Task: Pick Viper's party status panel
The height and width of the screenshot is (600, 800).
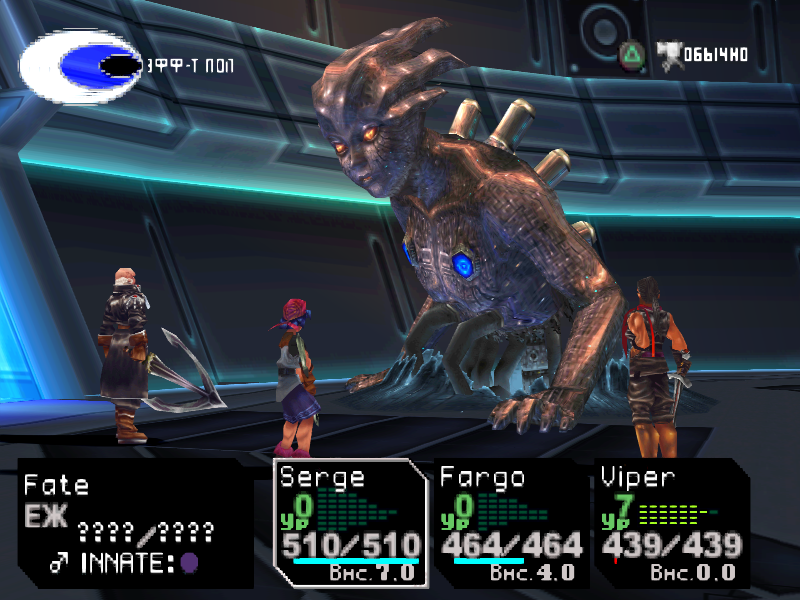Action: click(670, 524)
